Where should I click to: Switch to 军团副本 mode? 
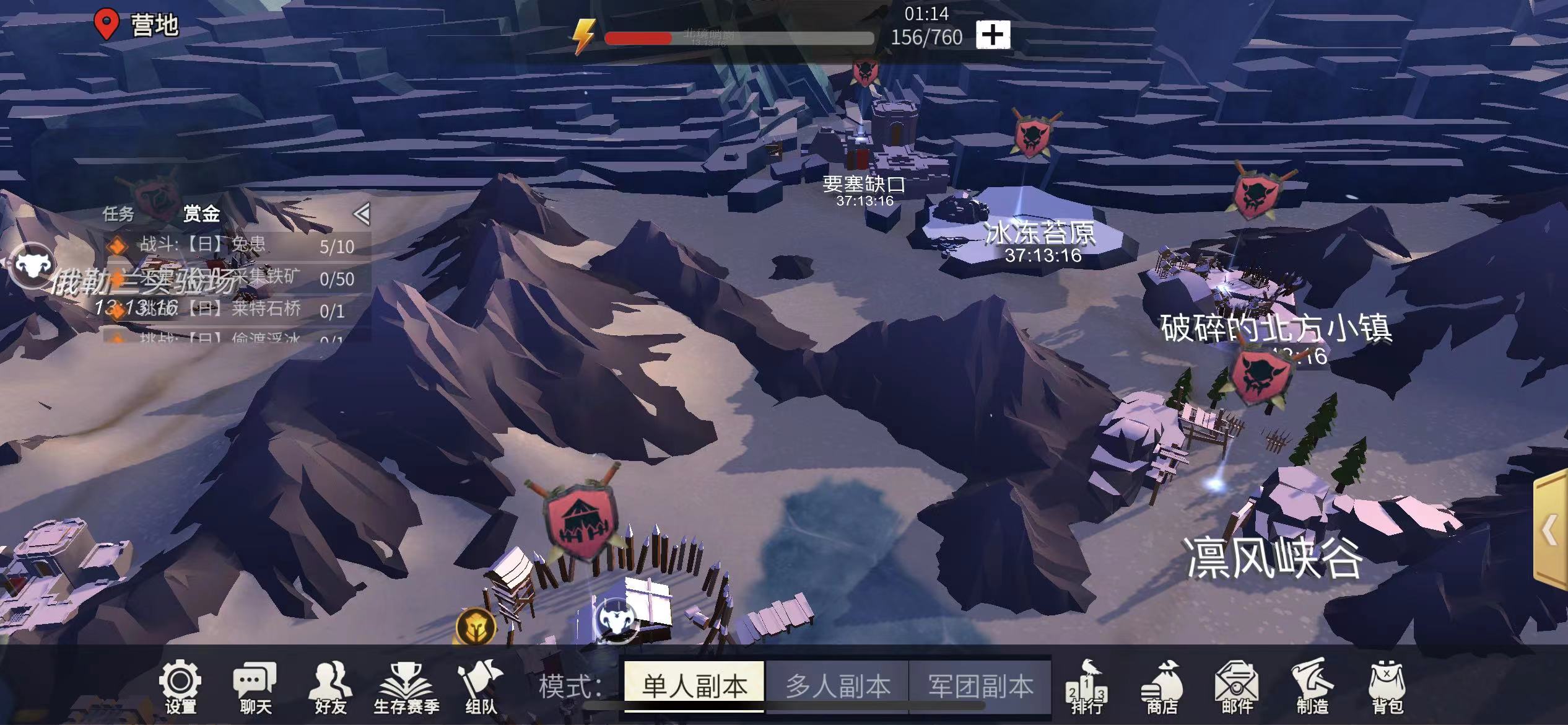click(x=980, y=685)
